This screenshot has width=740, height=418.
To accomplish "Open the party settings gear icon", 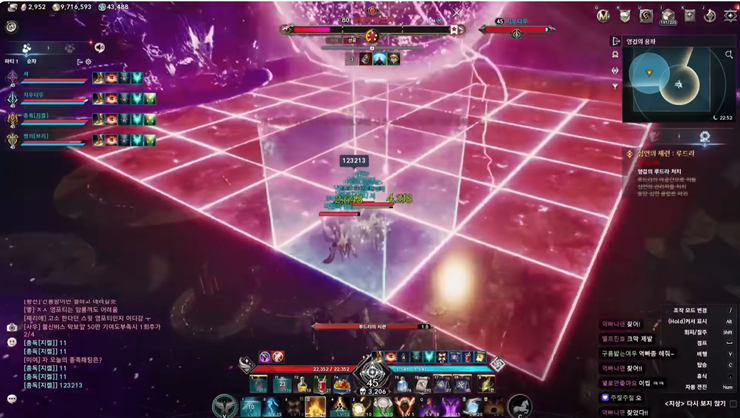I will (88, 62).
